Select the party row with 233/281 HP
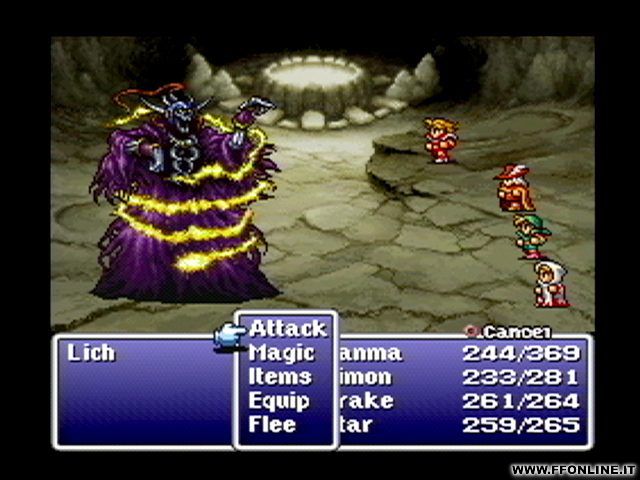 pyautogui.click(x=460, y=377)
